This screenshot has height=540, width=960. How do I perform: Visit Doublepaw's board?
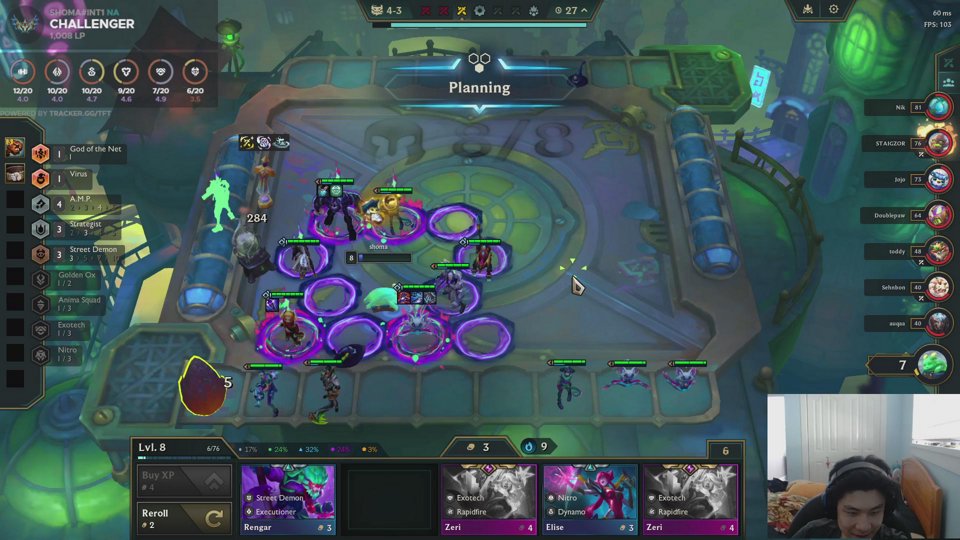(938, 215)
